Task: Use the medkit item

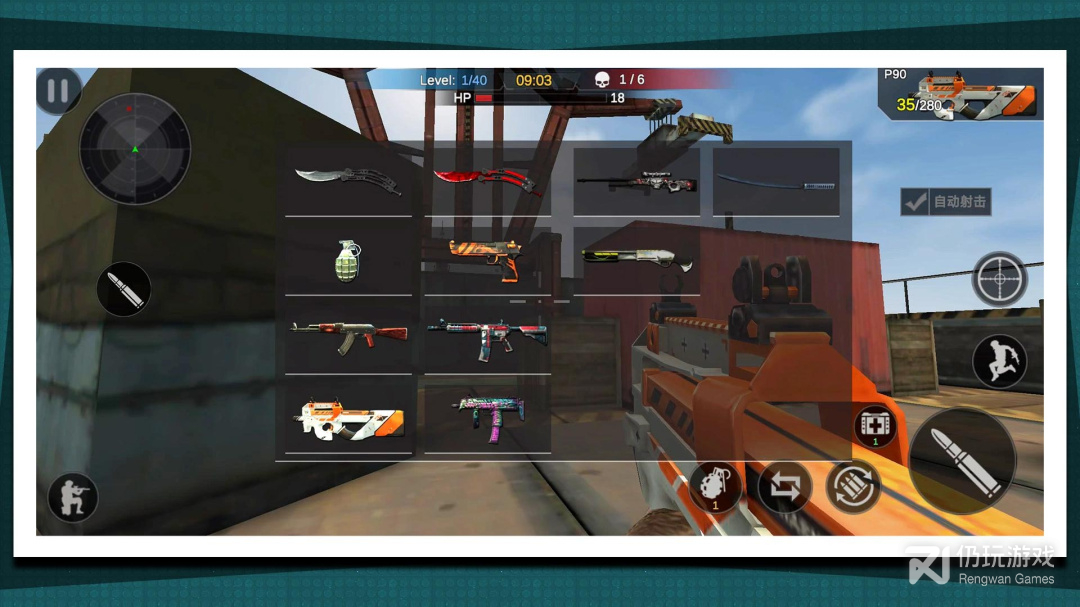Action: click(x=875, y=426)
